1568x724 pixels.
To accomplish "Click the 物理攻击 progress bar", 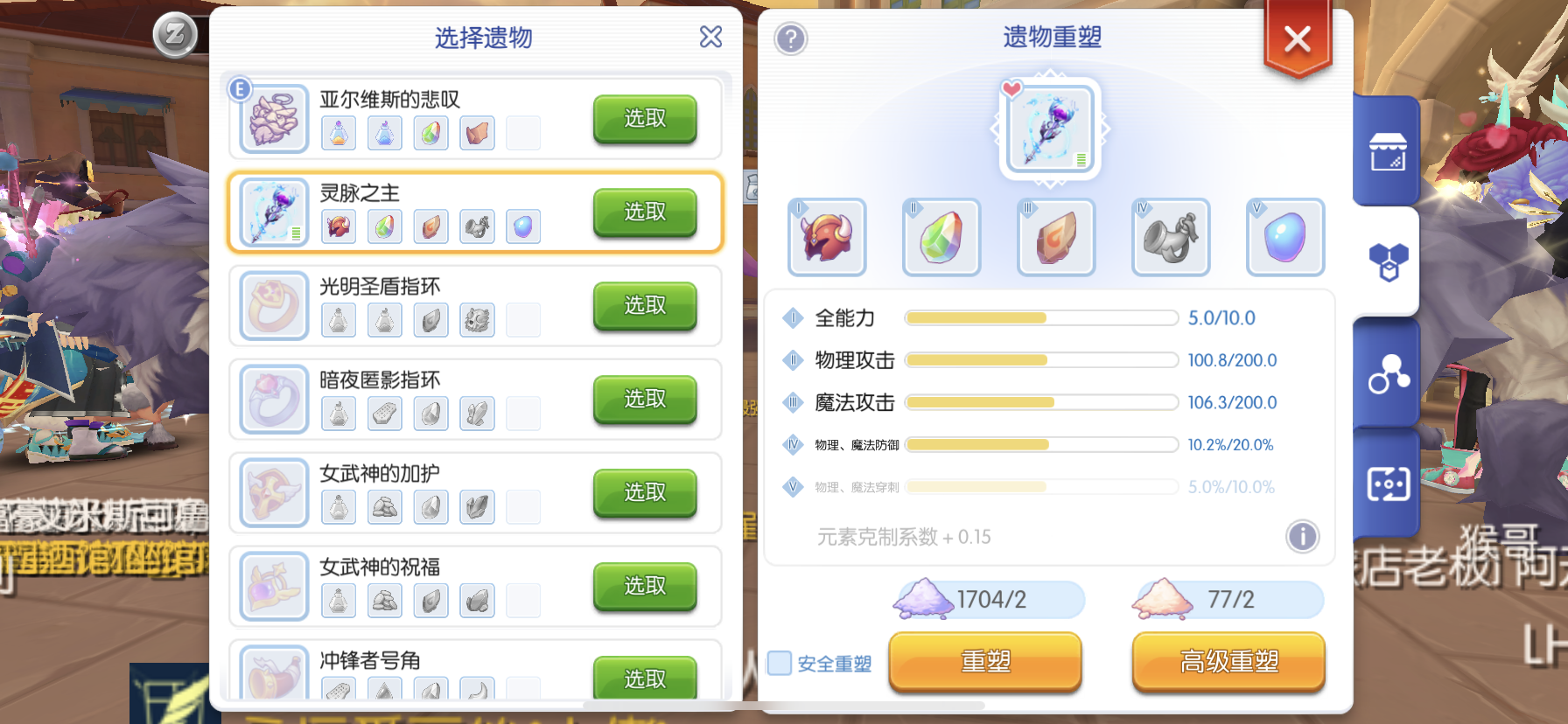I will pos(1040,360).
